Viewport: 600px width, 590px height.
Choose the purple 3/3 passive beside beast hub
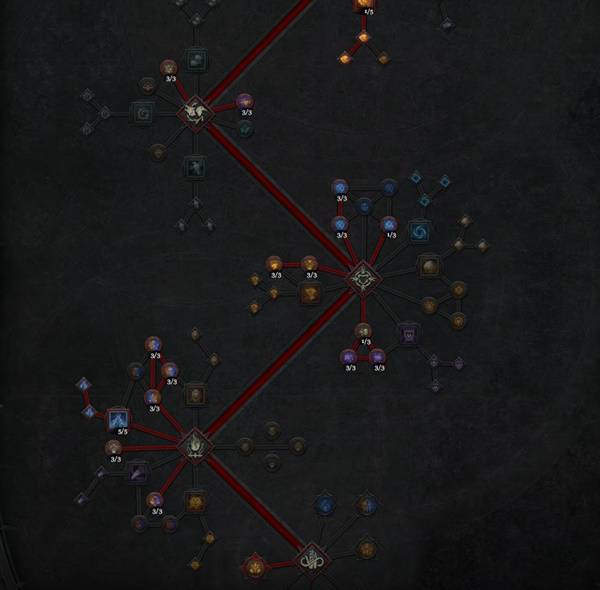[x=245, y=101]
